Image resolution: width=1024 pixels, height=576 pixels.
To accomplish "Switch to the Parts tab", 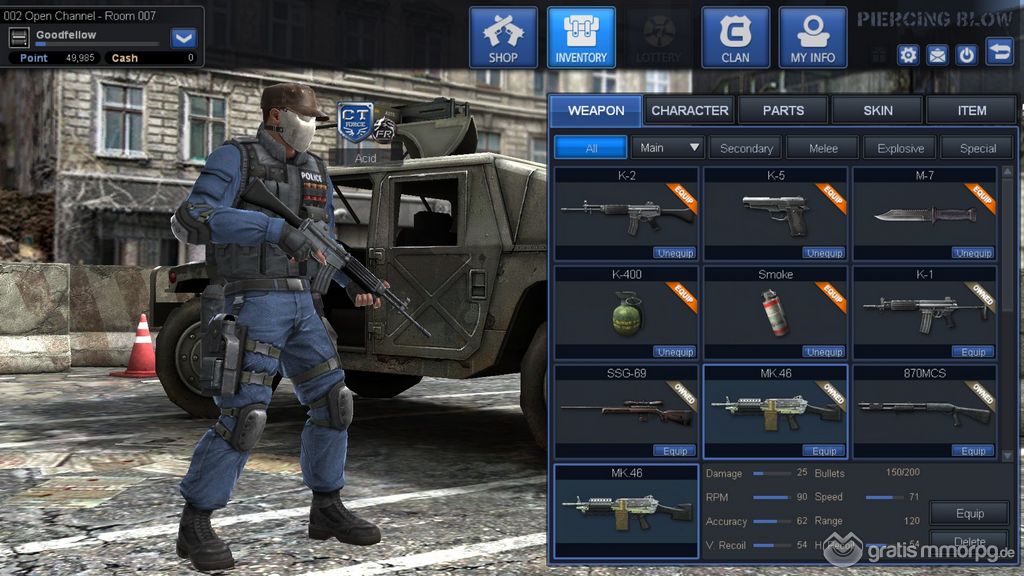I will pyautogui.click(x=783, y=110).
